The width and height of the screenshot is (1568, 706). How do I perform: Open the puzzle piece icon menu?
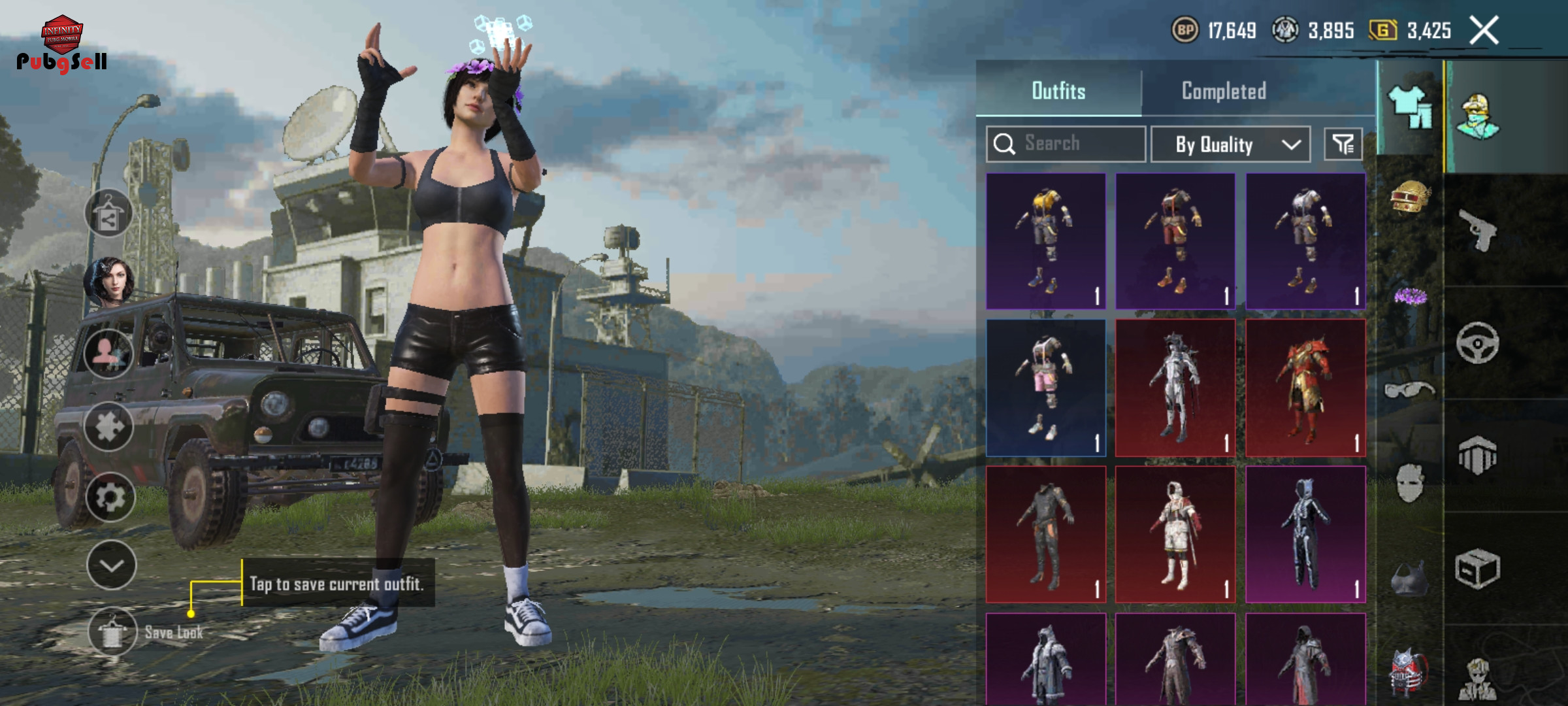pos(108,427)
